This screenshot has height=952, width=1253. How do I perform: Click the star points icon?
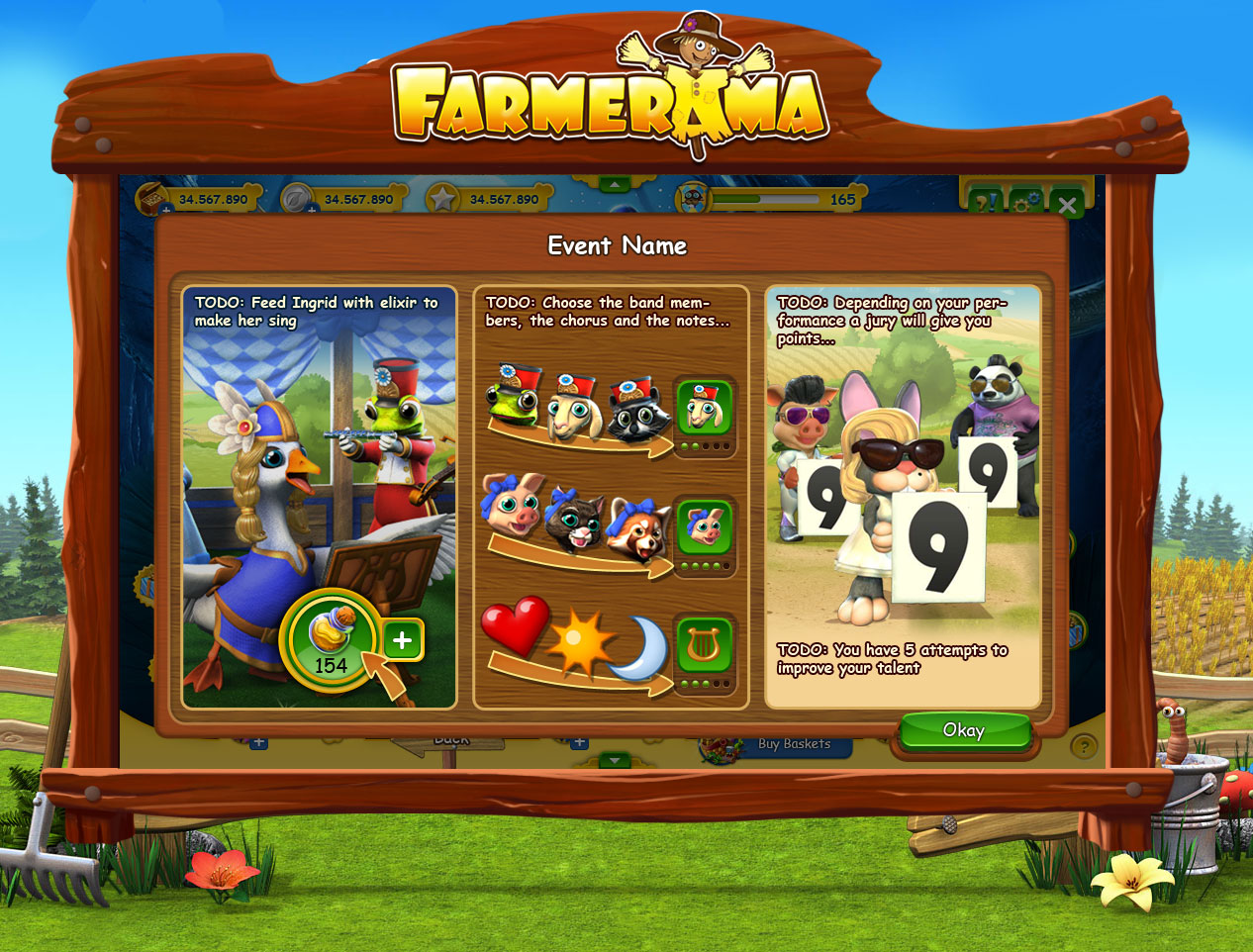click(x=442, y=199)
